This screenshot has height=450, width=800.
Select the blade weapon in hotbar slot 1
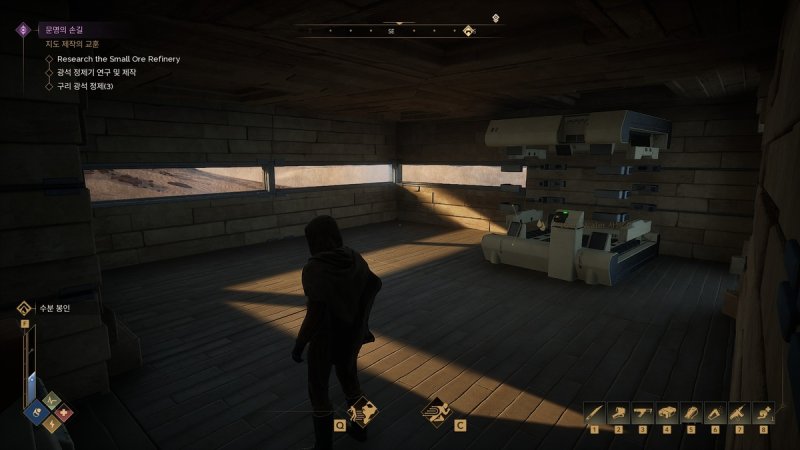593,412
